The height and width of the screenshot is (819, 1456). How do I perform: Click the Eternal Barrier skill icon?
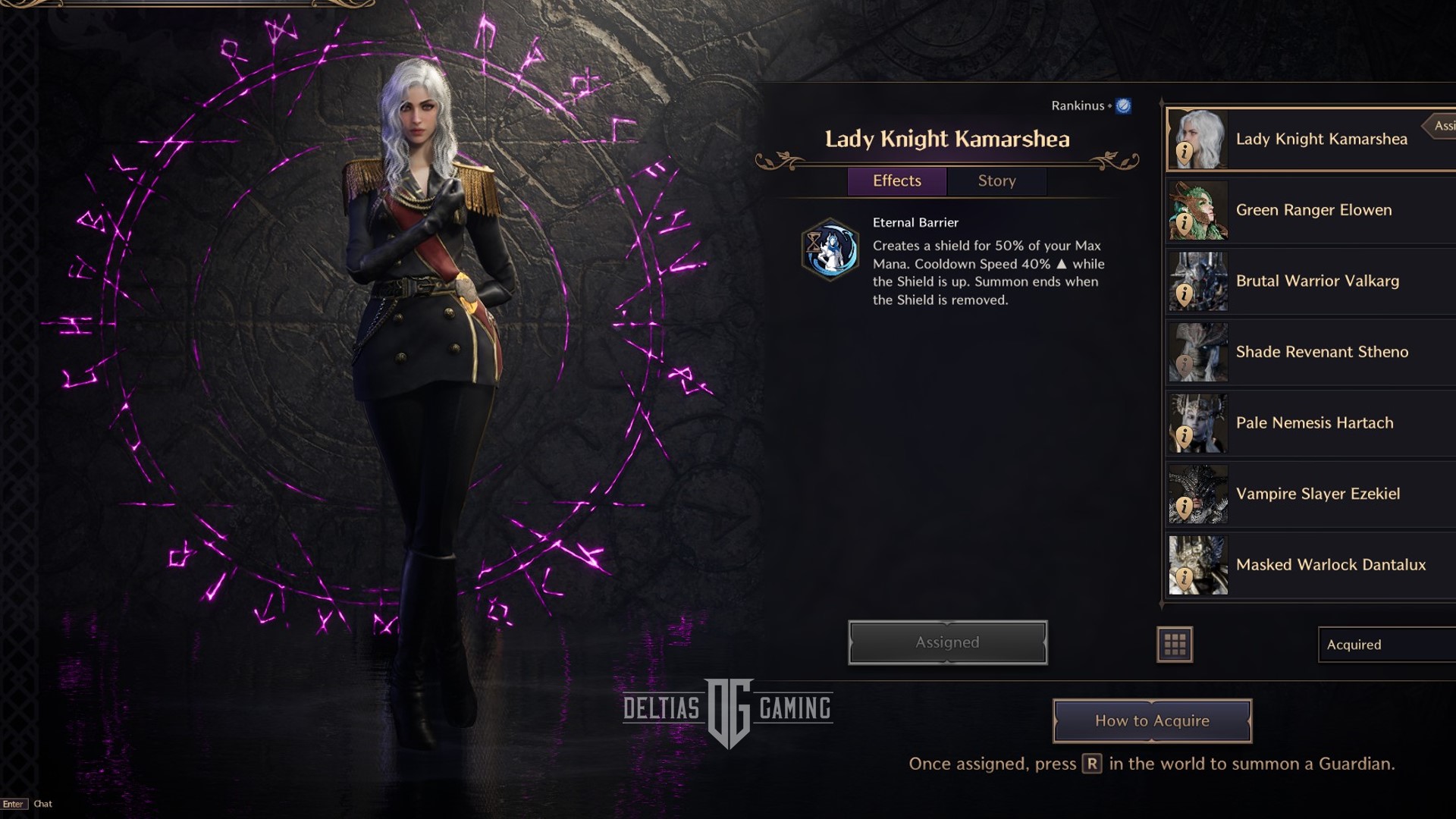point(830,249)
